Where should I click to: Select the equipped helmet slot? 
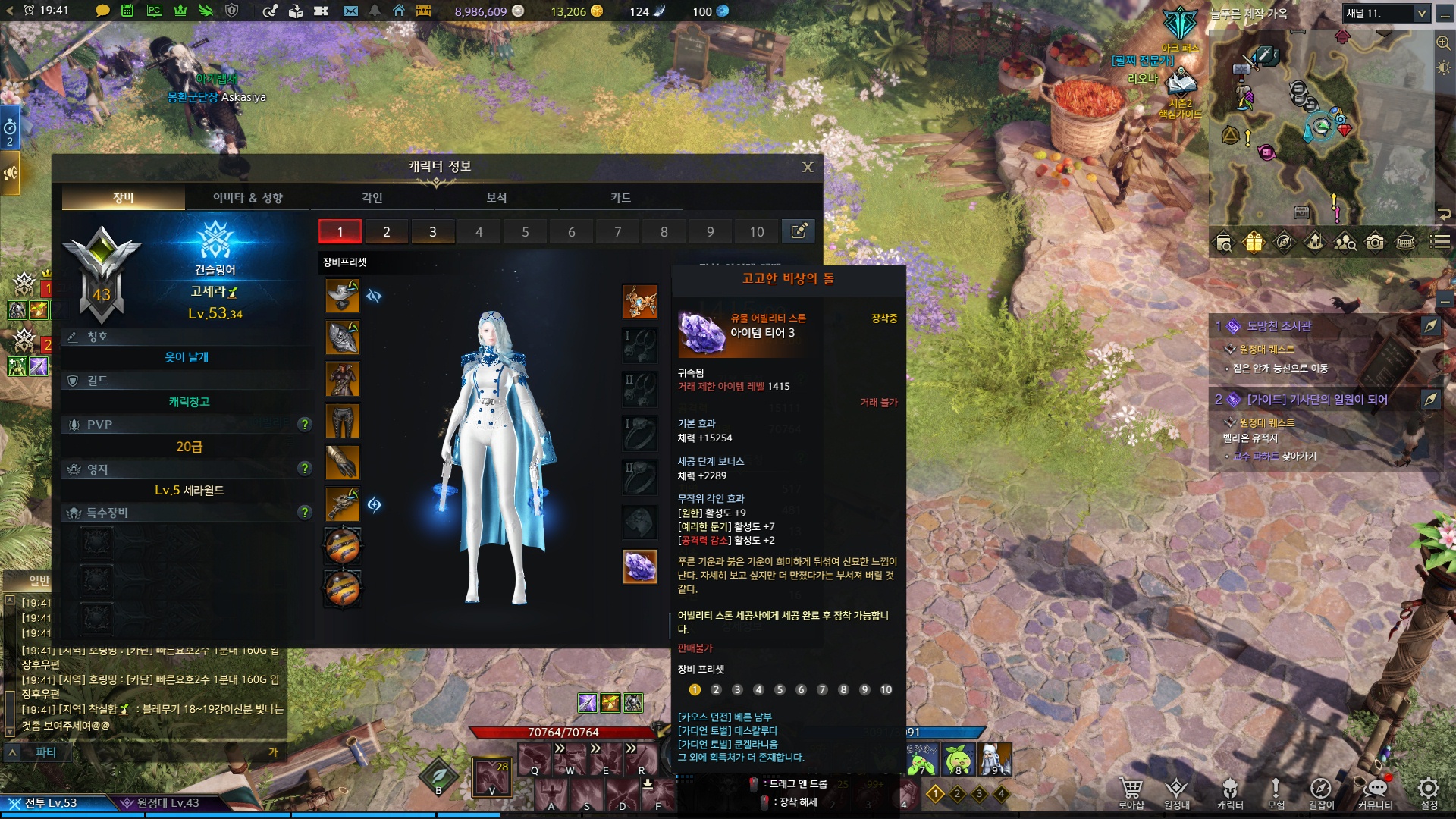tap(343, 296)
